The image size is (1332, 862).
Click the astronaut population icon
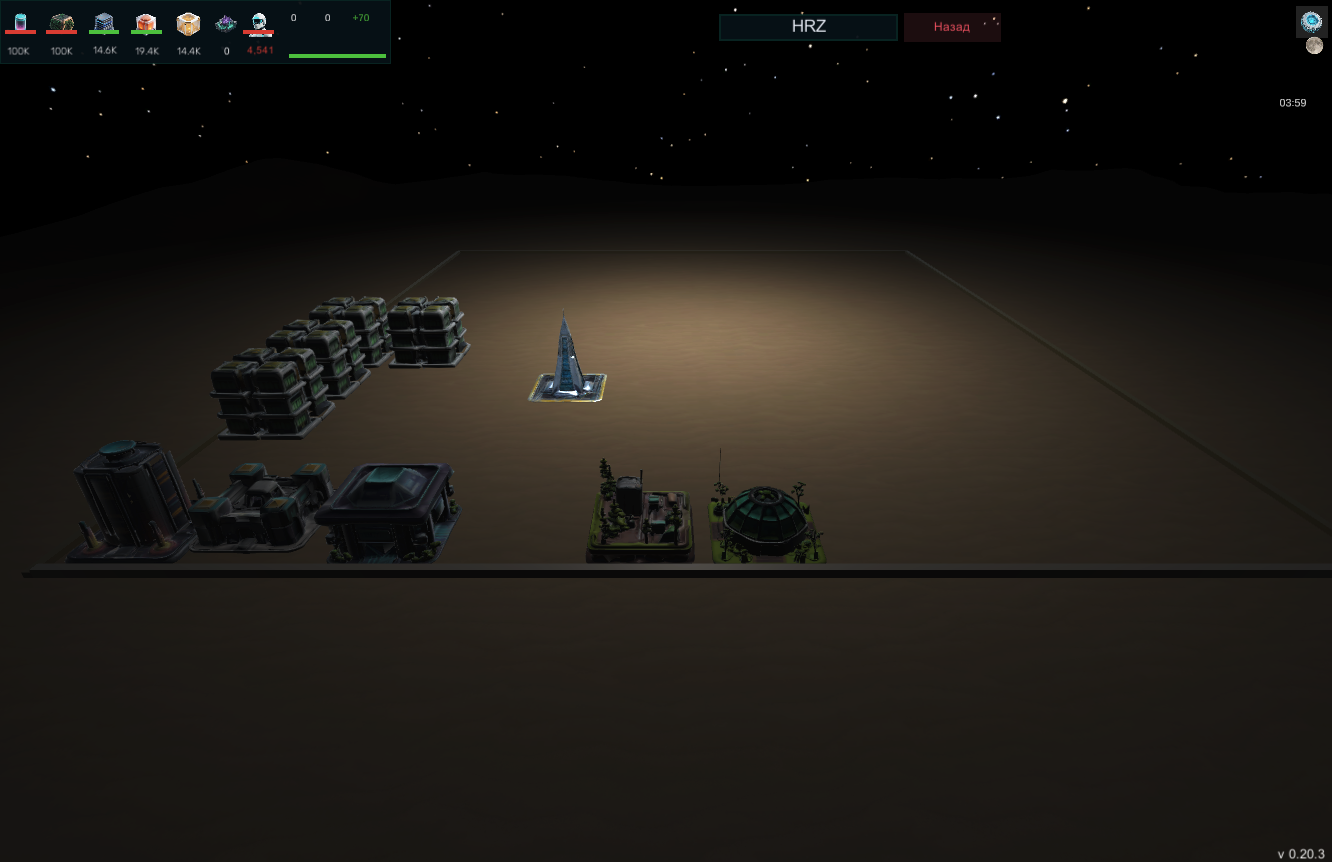click(x=259, y=24)
